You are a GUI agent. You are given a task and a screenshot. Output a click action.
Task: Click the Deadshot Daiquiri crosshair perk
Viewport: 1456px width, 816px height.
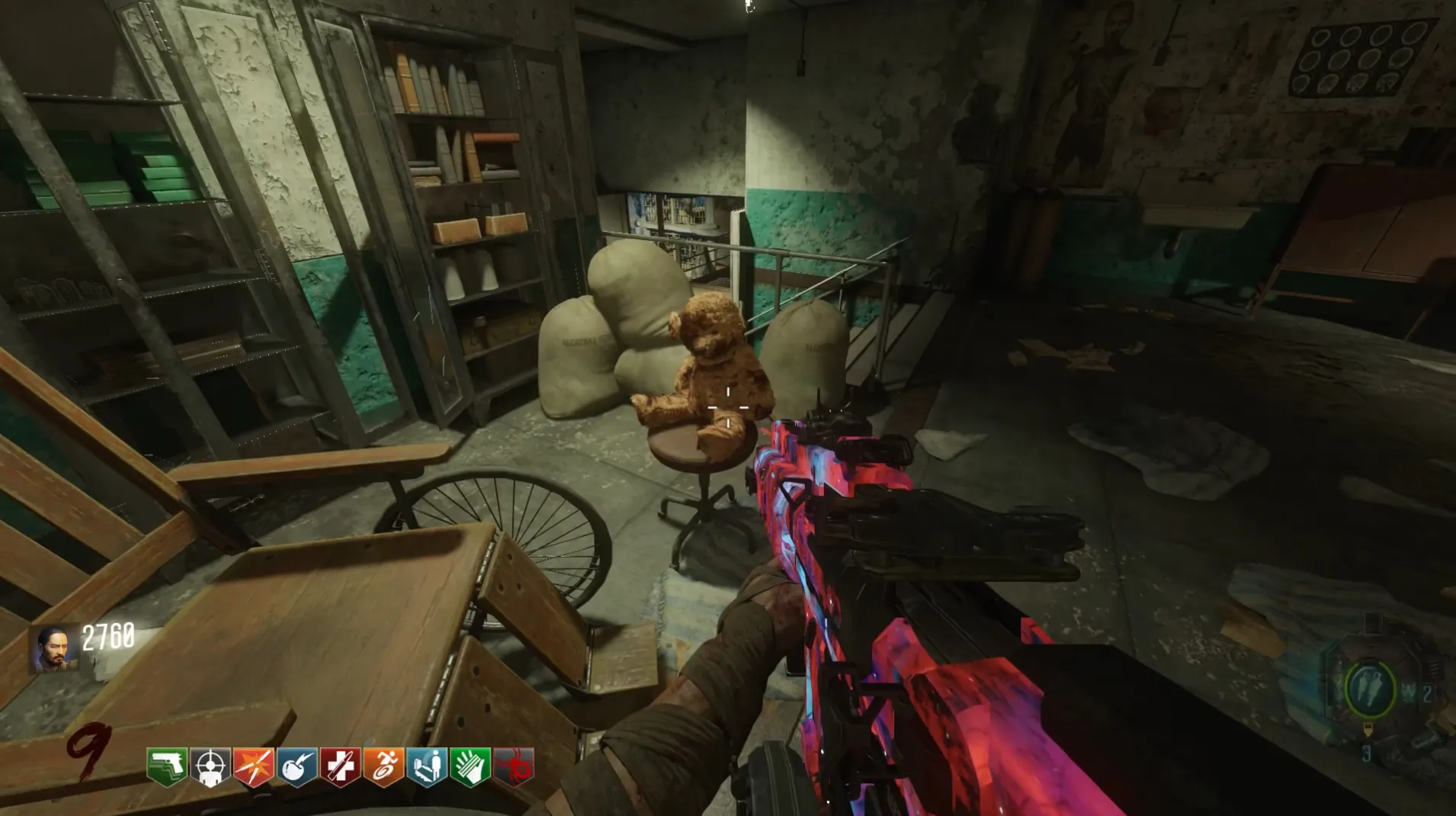tap(210, 766)
